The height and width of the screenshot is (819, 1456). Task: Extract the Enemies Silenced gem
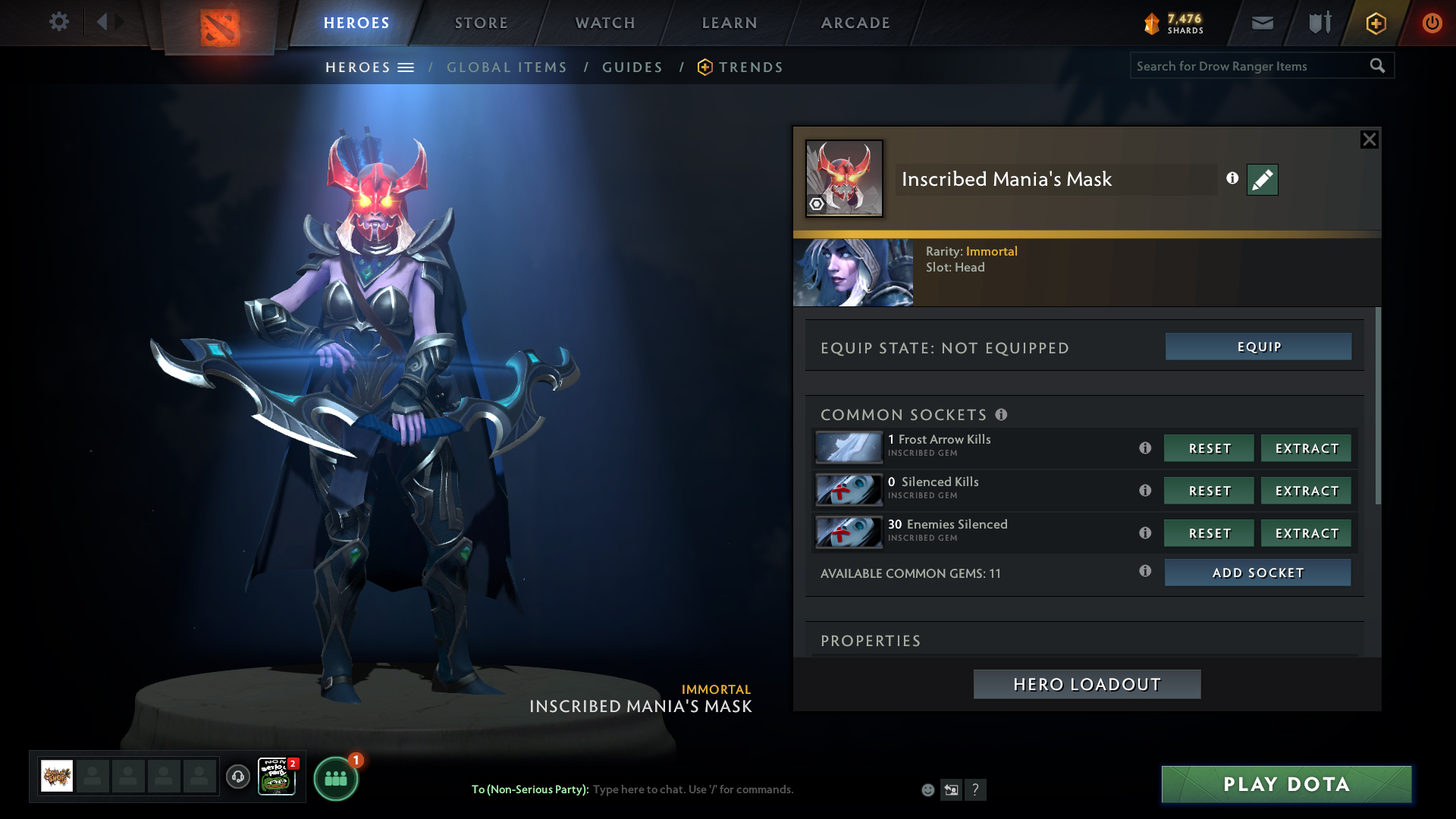click(1306, 533)
